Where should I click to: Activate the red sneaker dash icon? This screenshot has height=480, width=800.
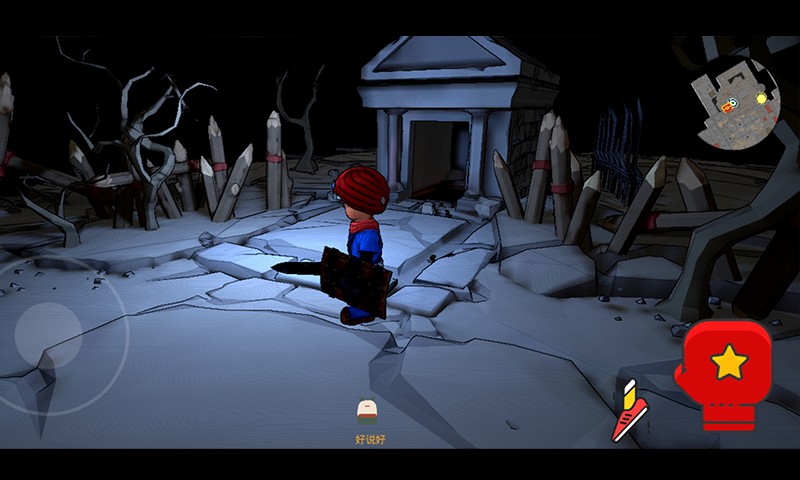[629, 412]
